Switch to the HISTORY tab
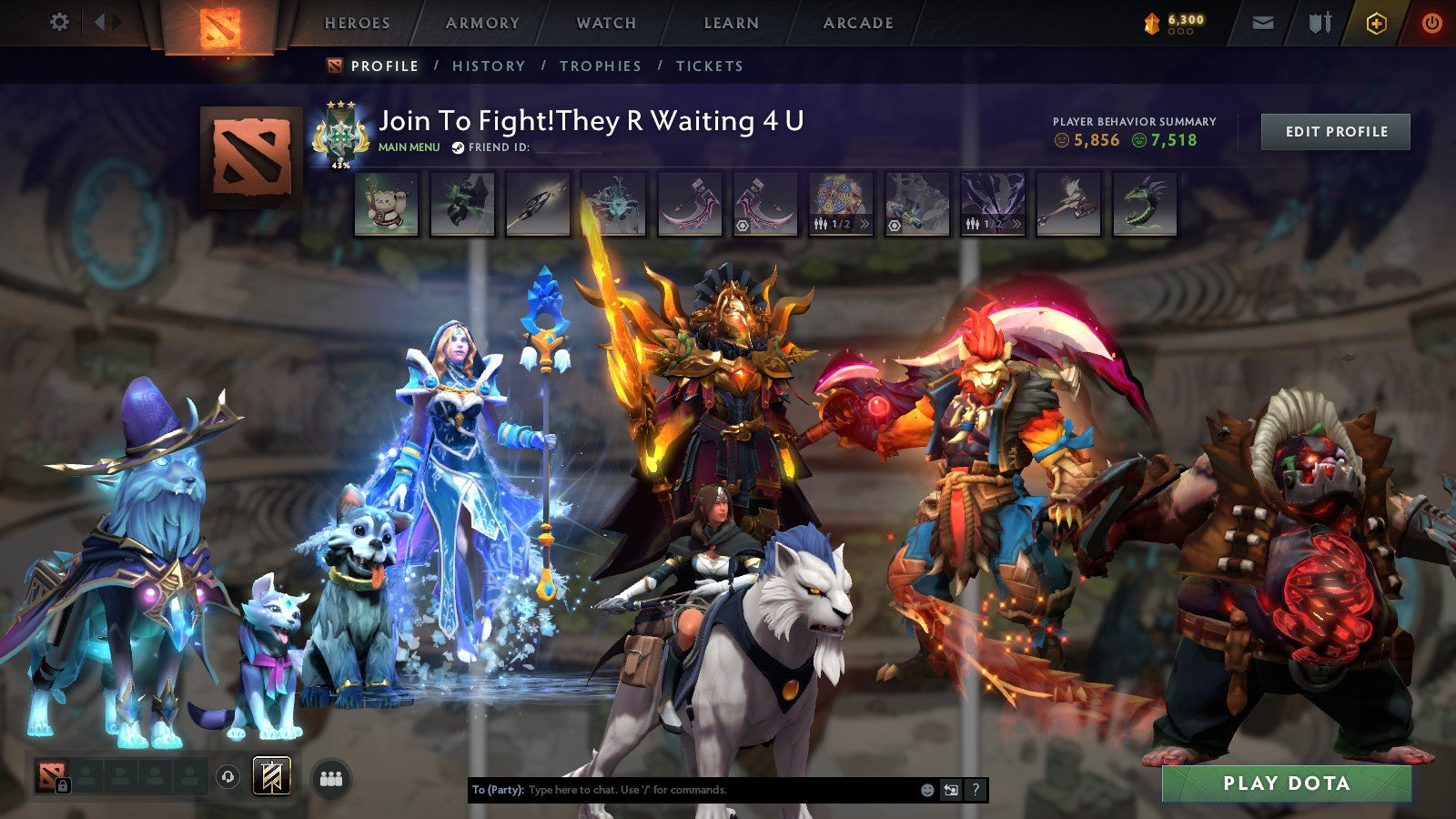 490,66
